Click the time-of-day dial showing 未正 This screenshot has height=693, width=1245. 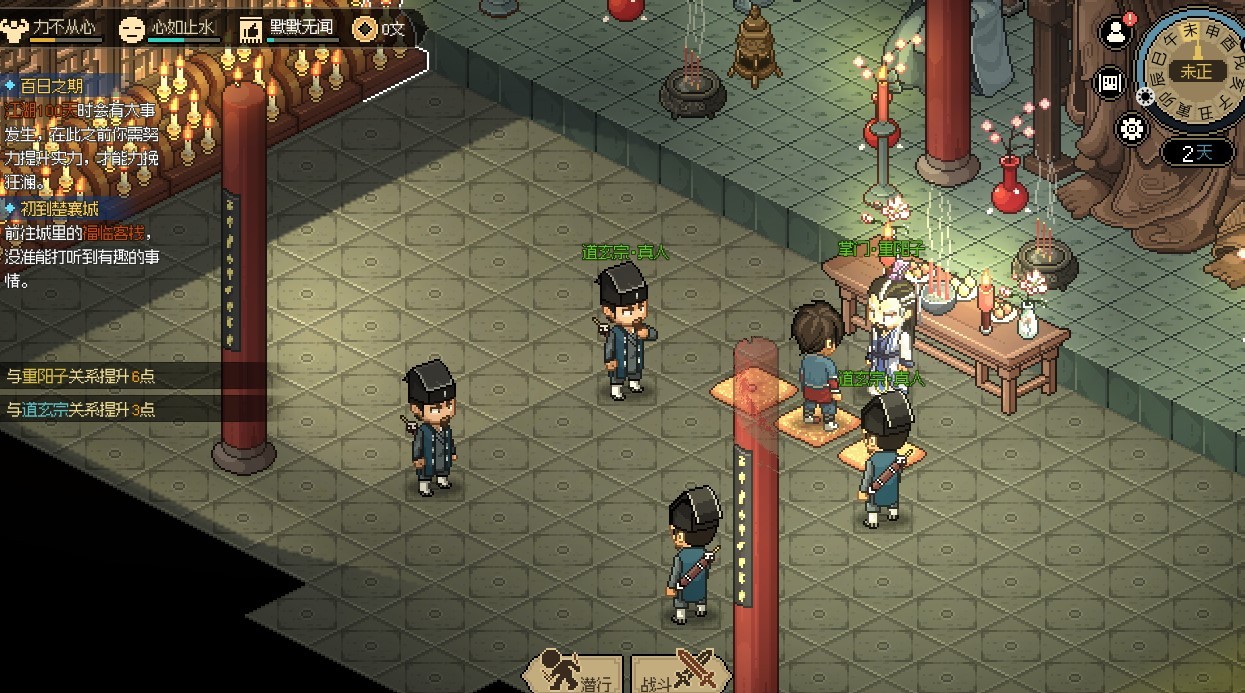point(1195,70)
